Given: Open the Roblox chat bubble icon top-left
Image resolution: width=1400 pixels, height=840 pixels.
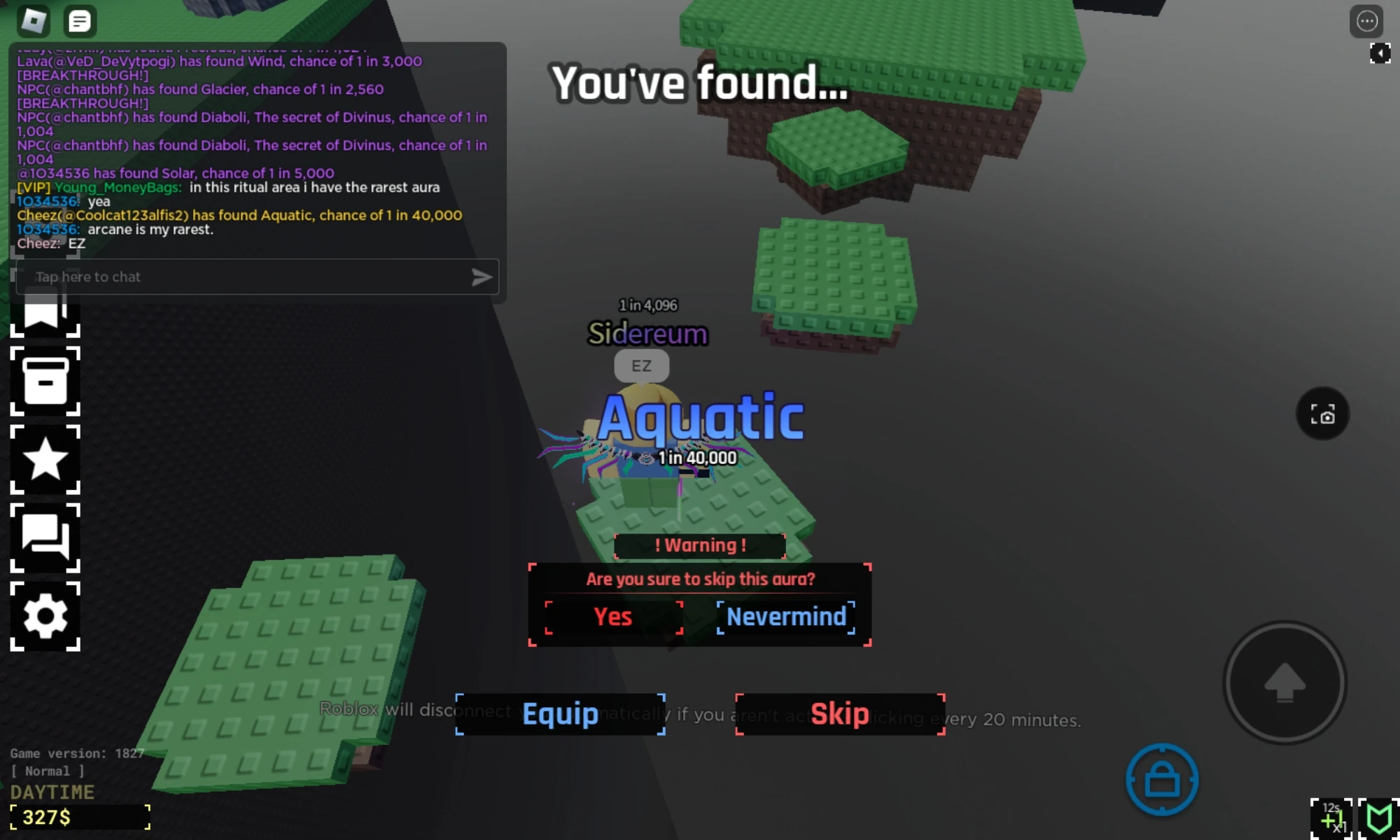Looking at the screenshot, I should coord(79,20).
